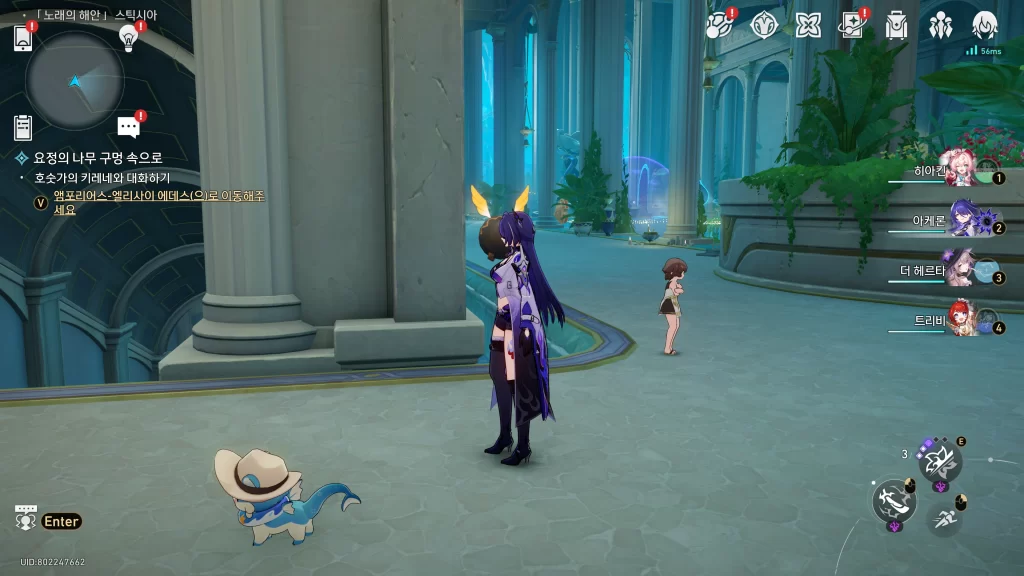Open the character head icon menu
The height and width of the screenshot is (576, 1024).
985,25
